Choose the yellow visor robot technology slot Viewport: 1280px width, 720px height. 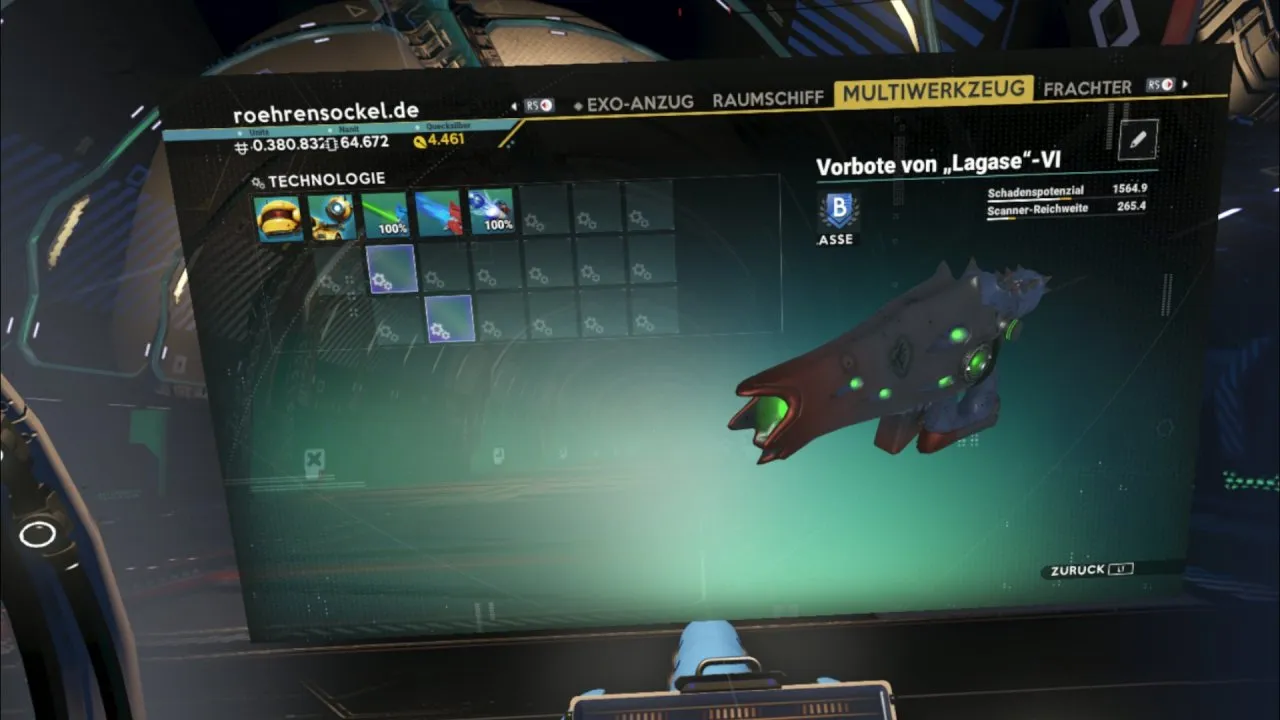tap(332, 217)
